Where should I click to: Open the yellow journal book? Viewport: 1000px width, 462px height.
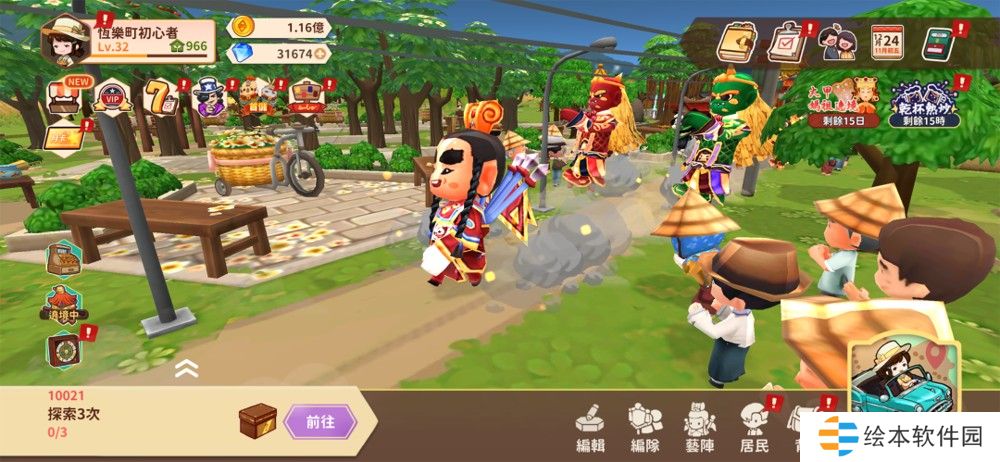click(x=735, y=40)
